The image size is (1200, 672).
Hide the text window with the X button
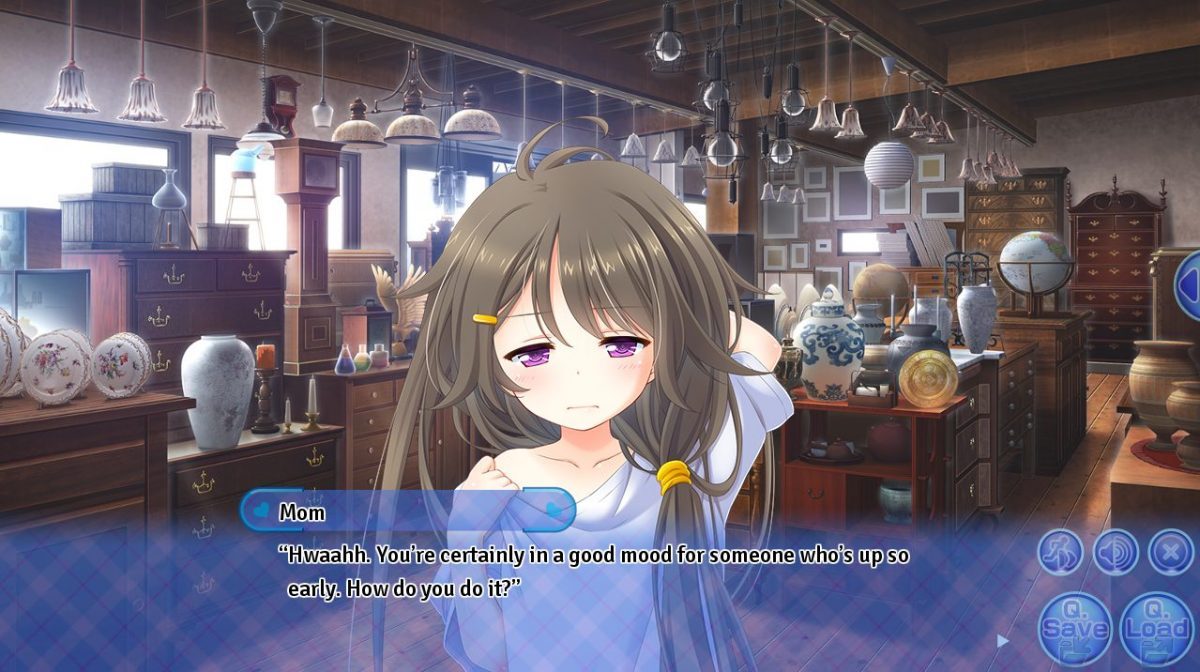[1170, 551]
